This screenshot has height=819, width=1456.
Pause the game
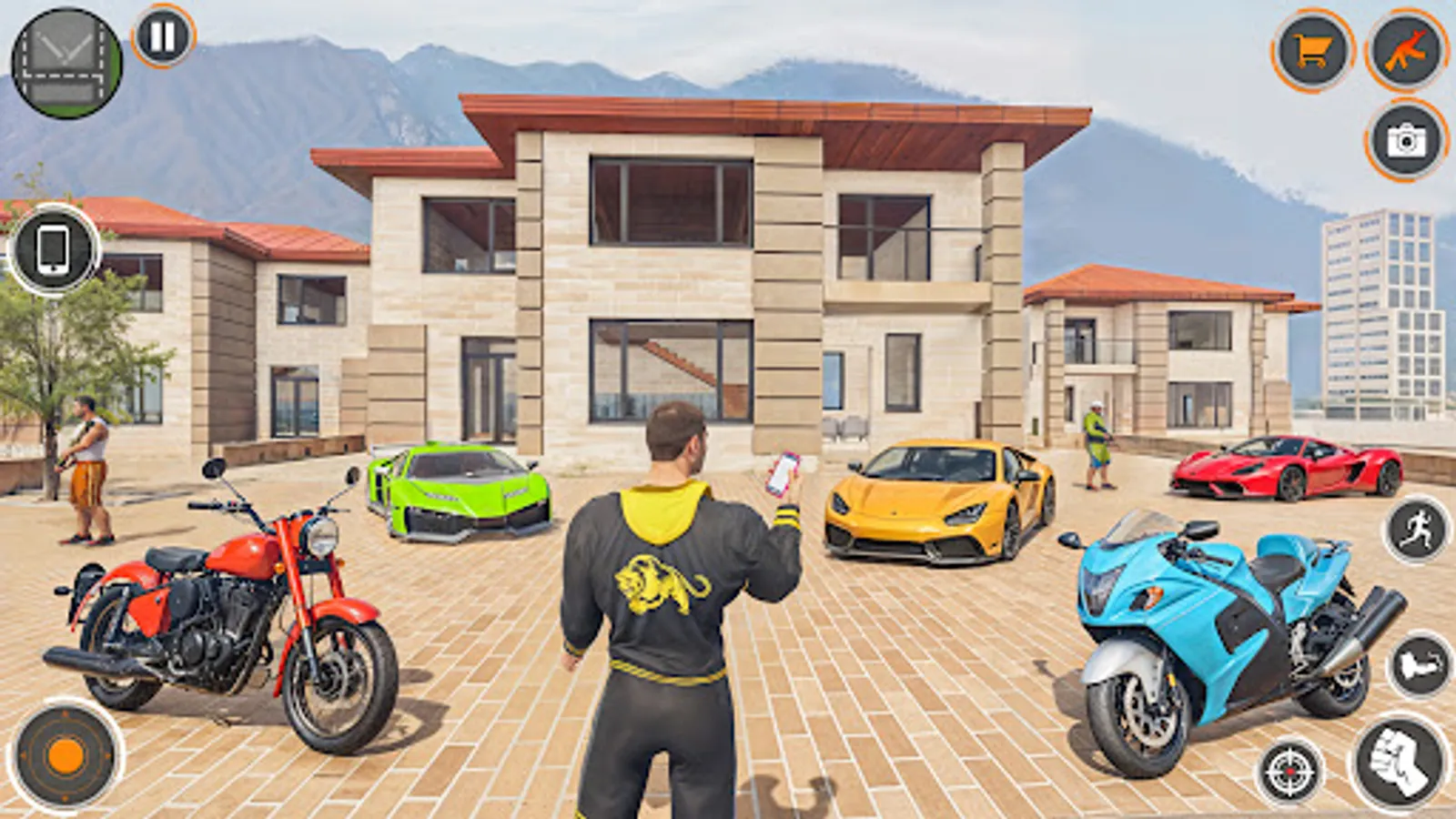[161, 38]
